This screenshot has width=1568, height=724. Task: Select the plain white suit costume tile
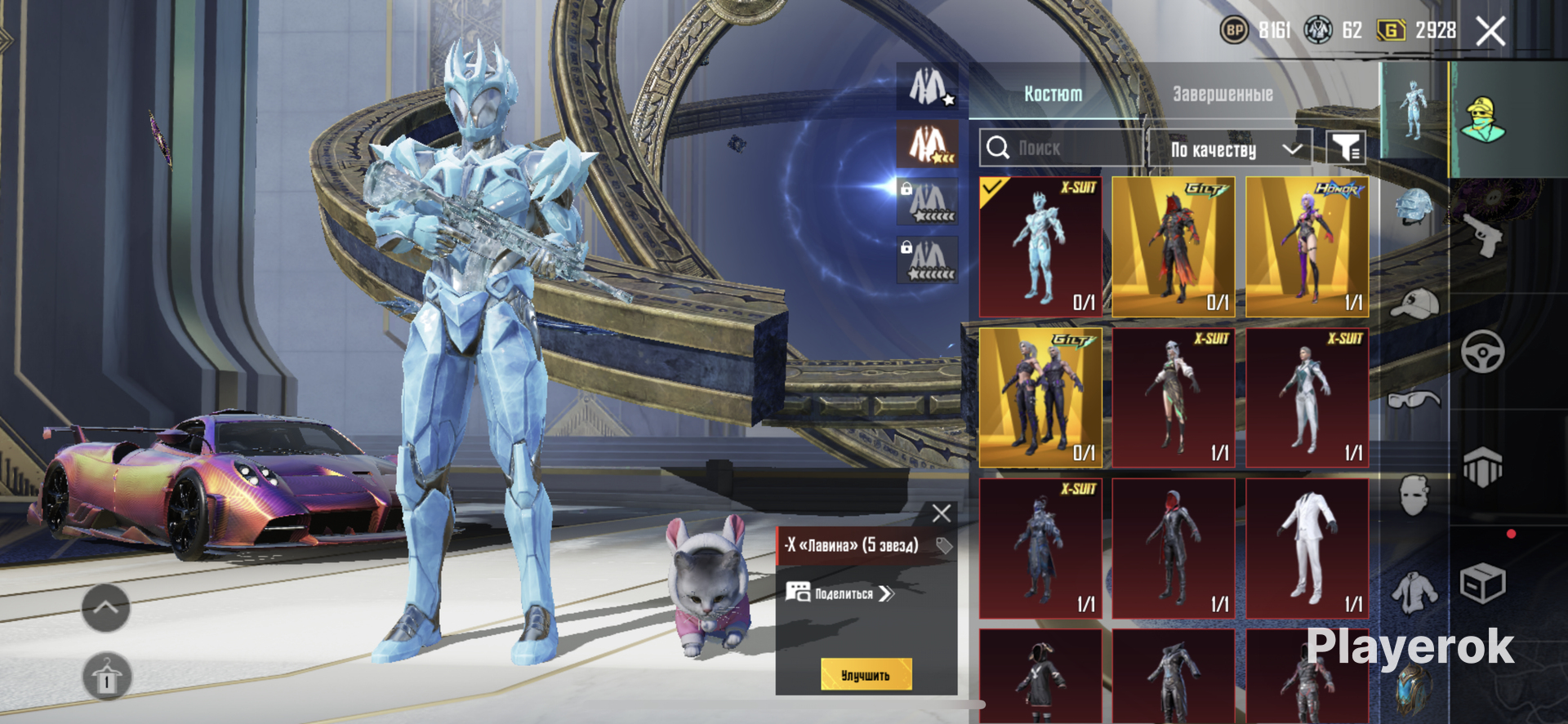(x=1307, y=549)
